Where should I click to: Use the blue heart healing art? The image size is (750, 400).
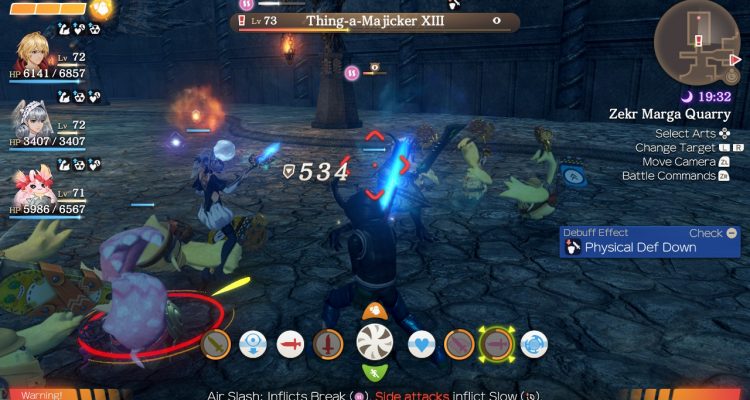421,344
